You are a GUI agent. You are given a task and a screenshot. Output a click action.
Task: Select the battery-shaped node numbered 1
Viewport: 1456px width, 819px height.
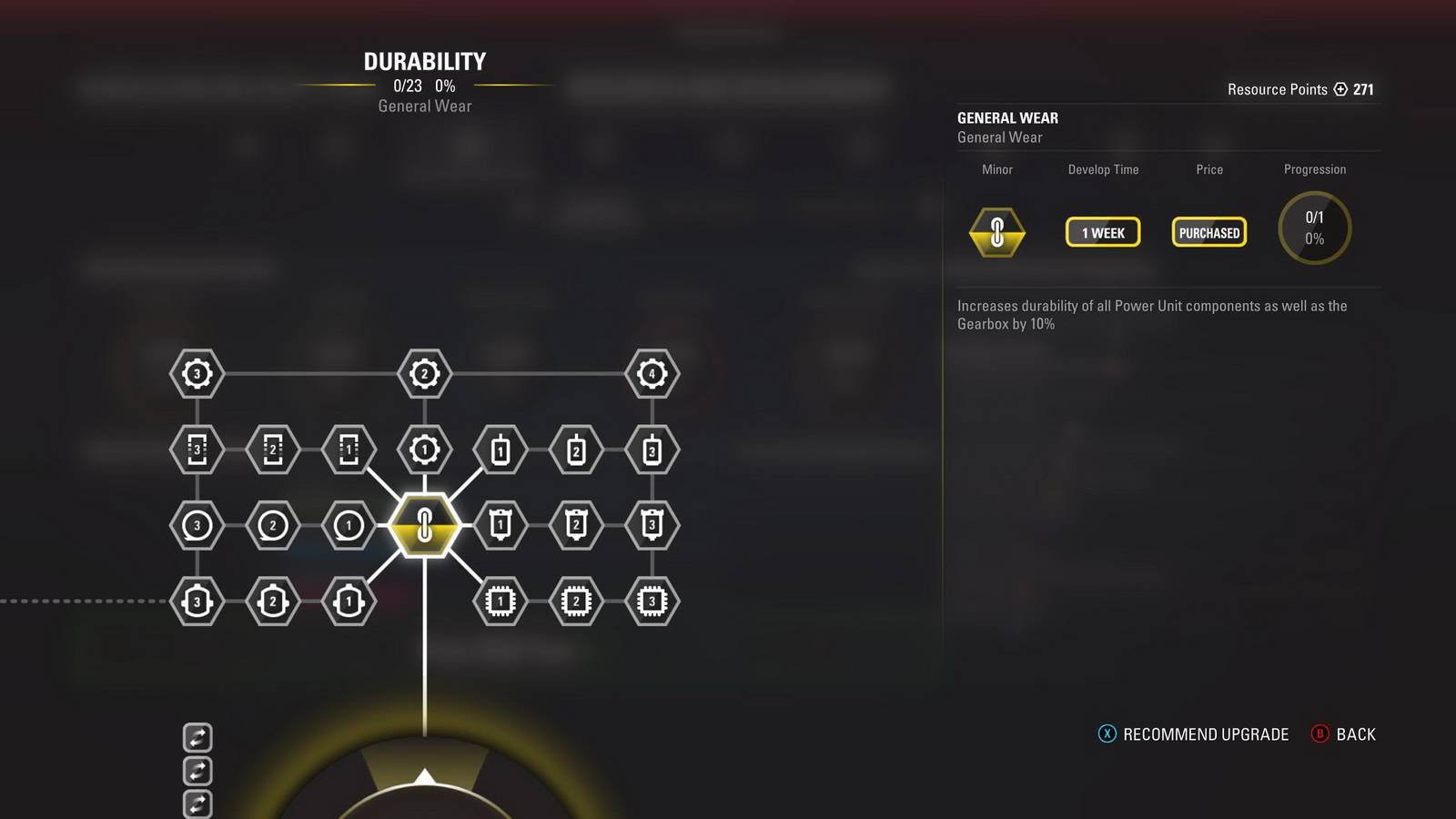click(500, 450)
